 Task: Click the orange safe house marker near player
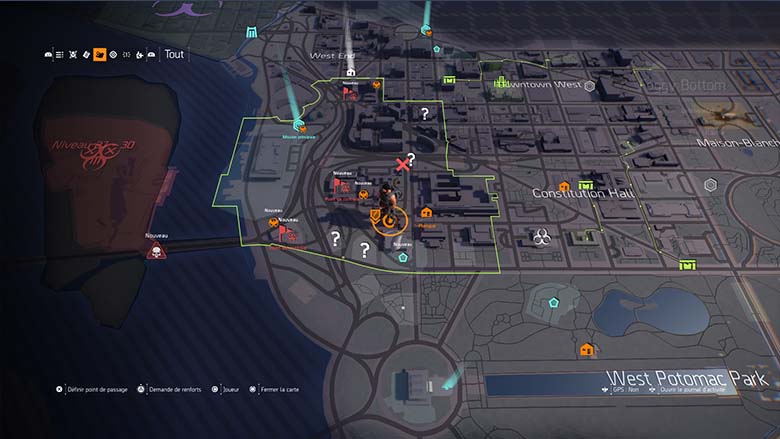(x=427, y=212)
